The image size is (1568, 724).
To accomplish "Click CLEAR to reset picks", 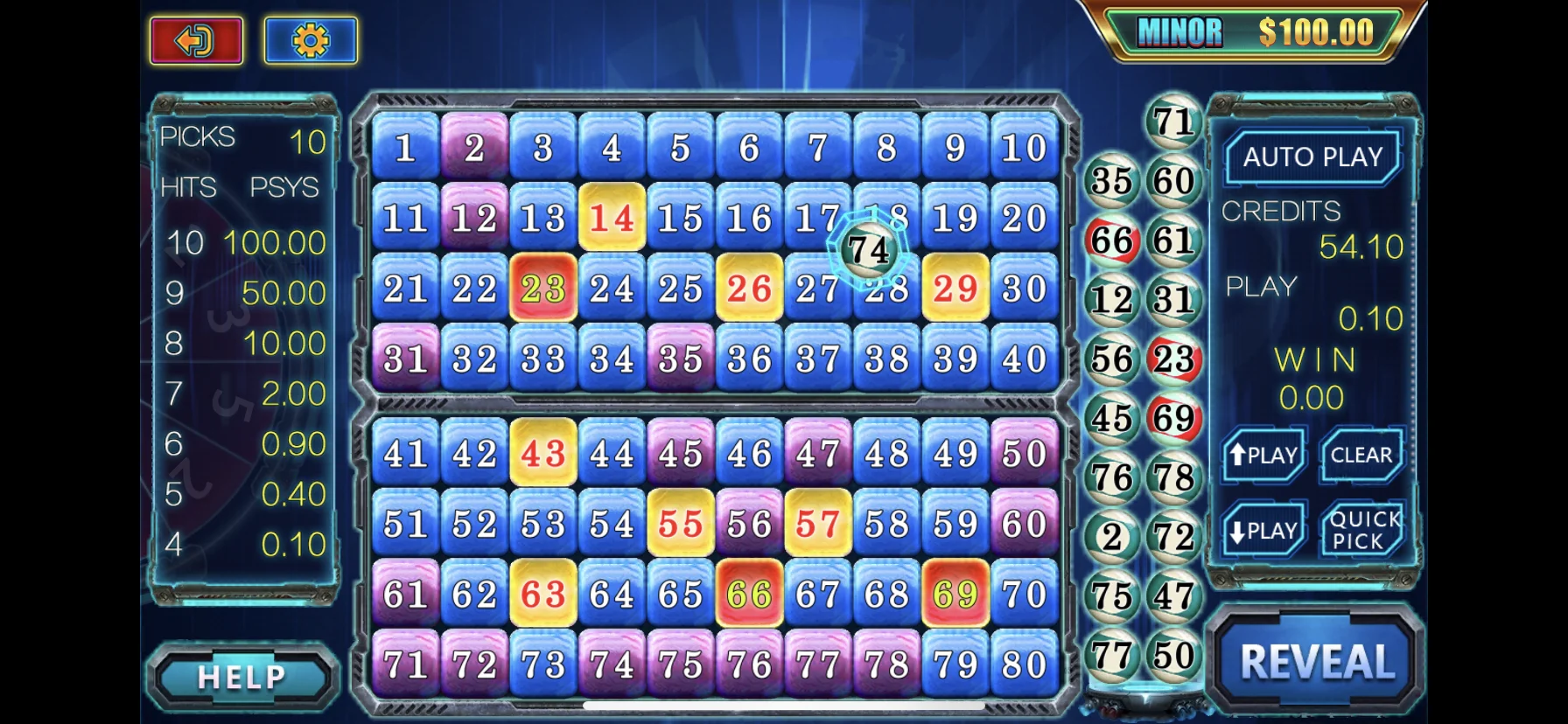I will coord(1362,455).
